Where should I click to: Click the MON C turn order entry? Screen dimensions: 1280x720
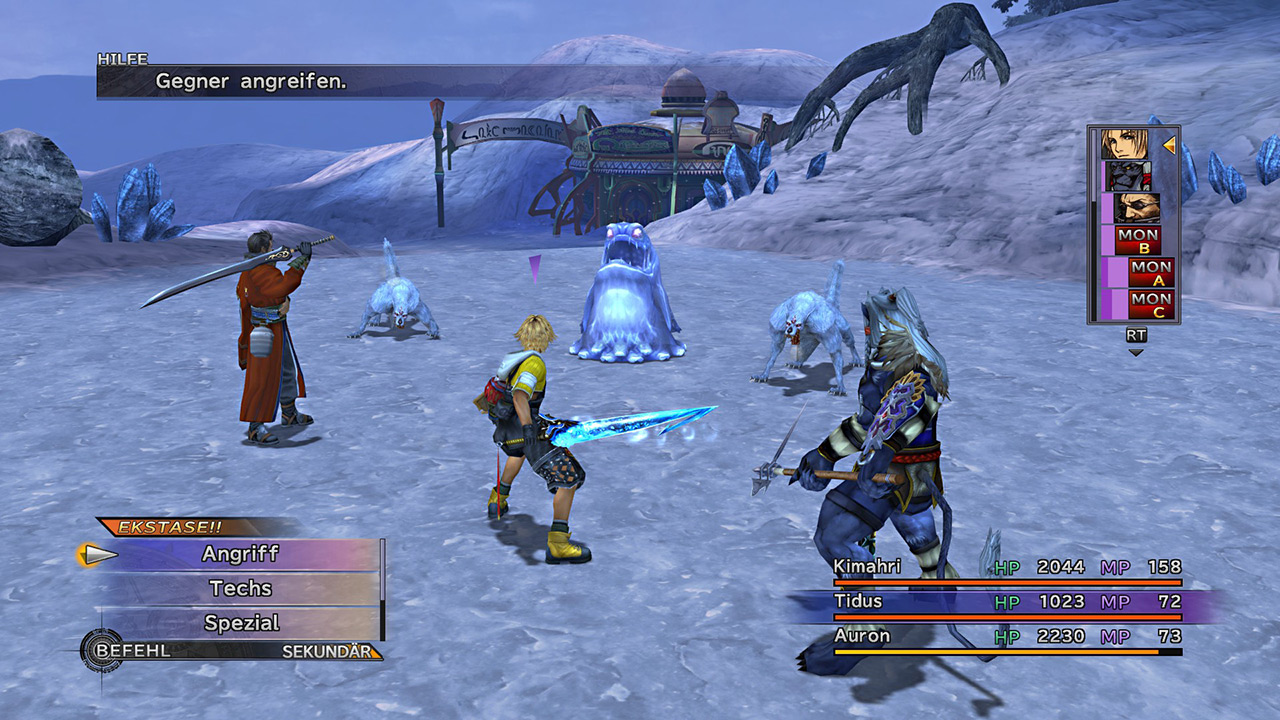click(1151, 304)
